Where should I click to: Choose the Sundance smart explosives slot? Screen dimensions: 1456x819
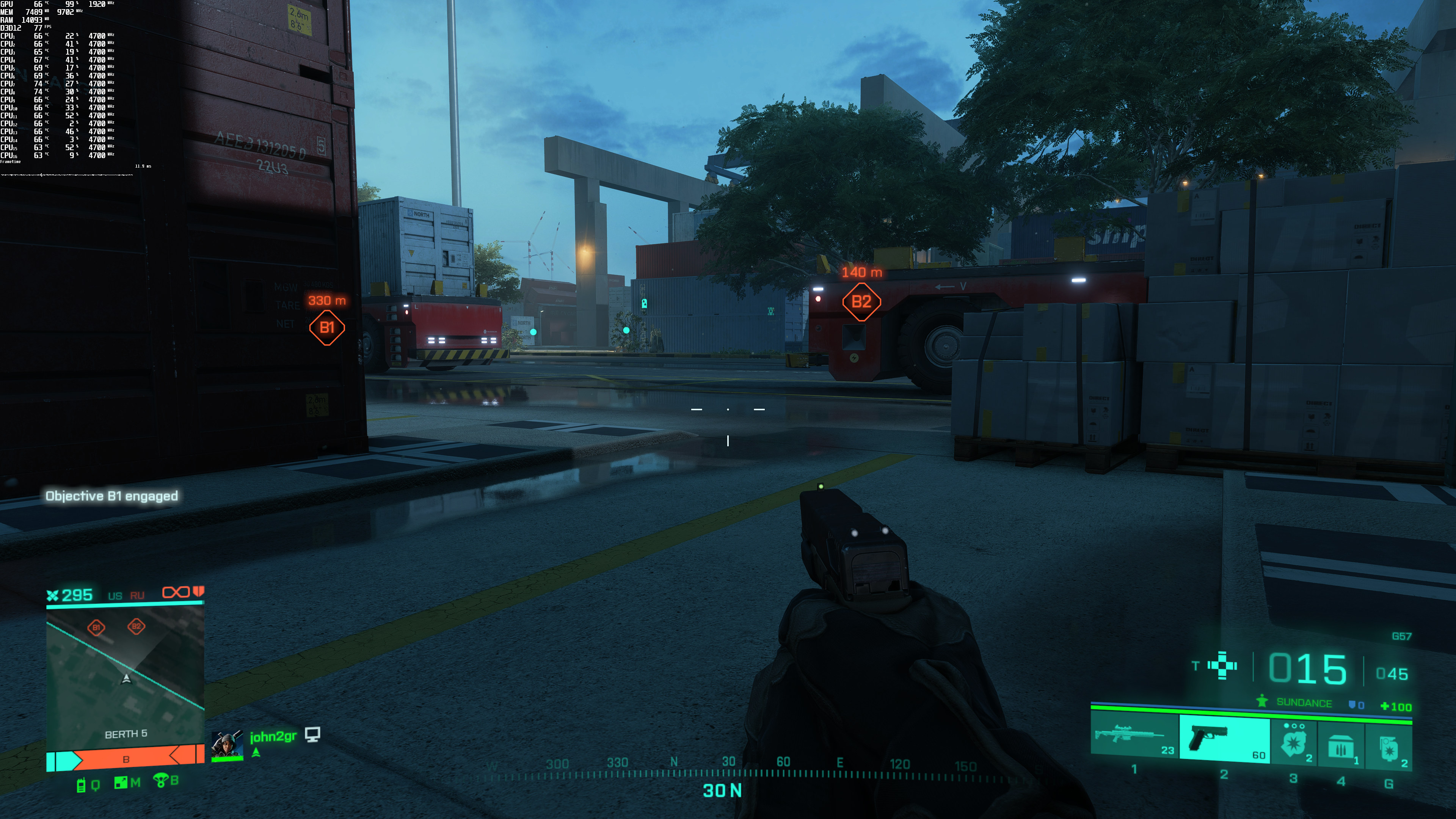click(x=1294, y=742)
